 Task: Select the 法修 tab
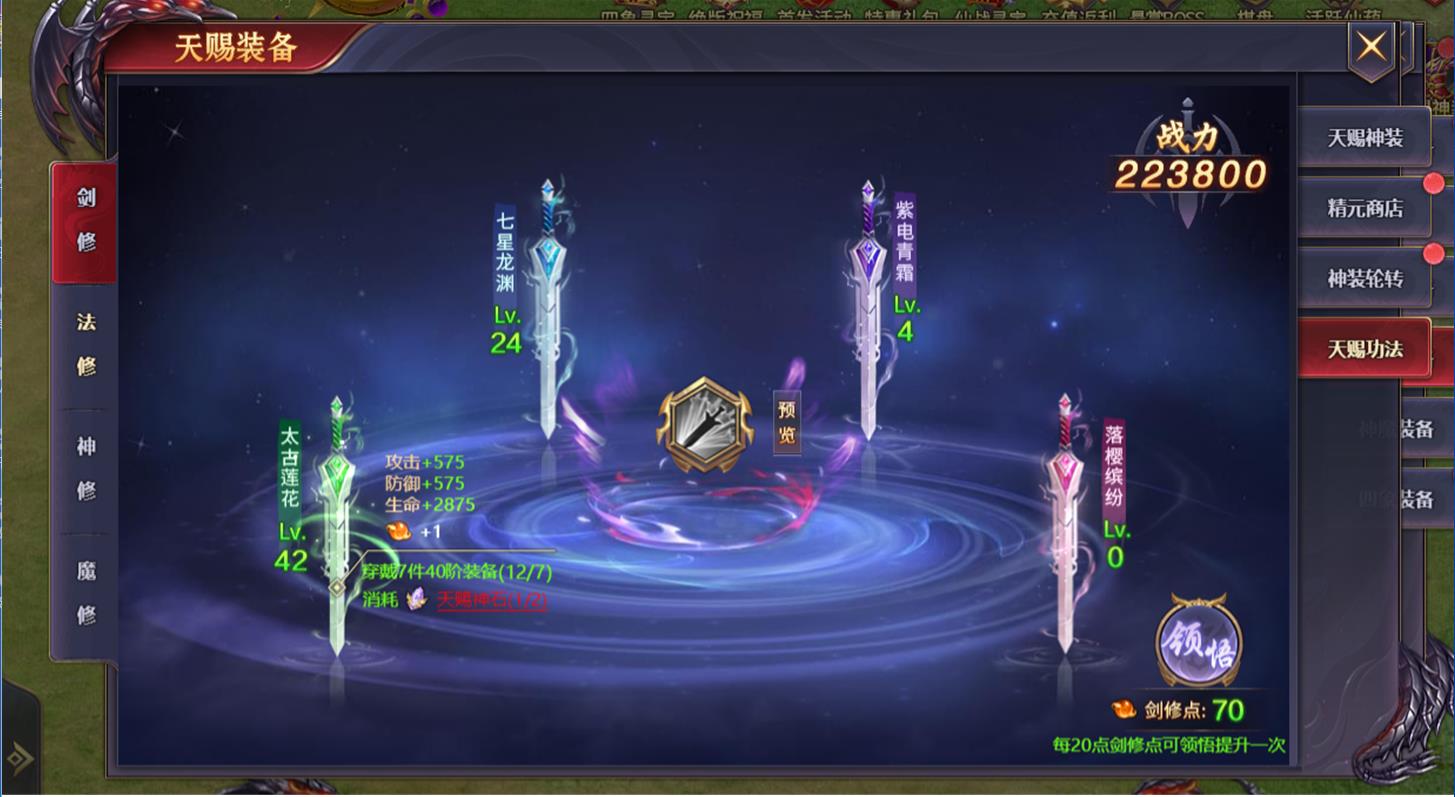(x=86, y=344)
